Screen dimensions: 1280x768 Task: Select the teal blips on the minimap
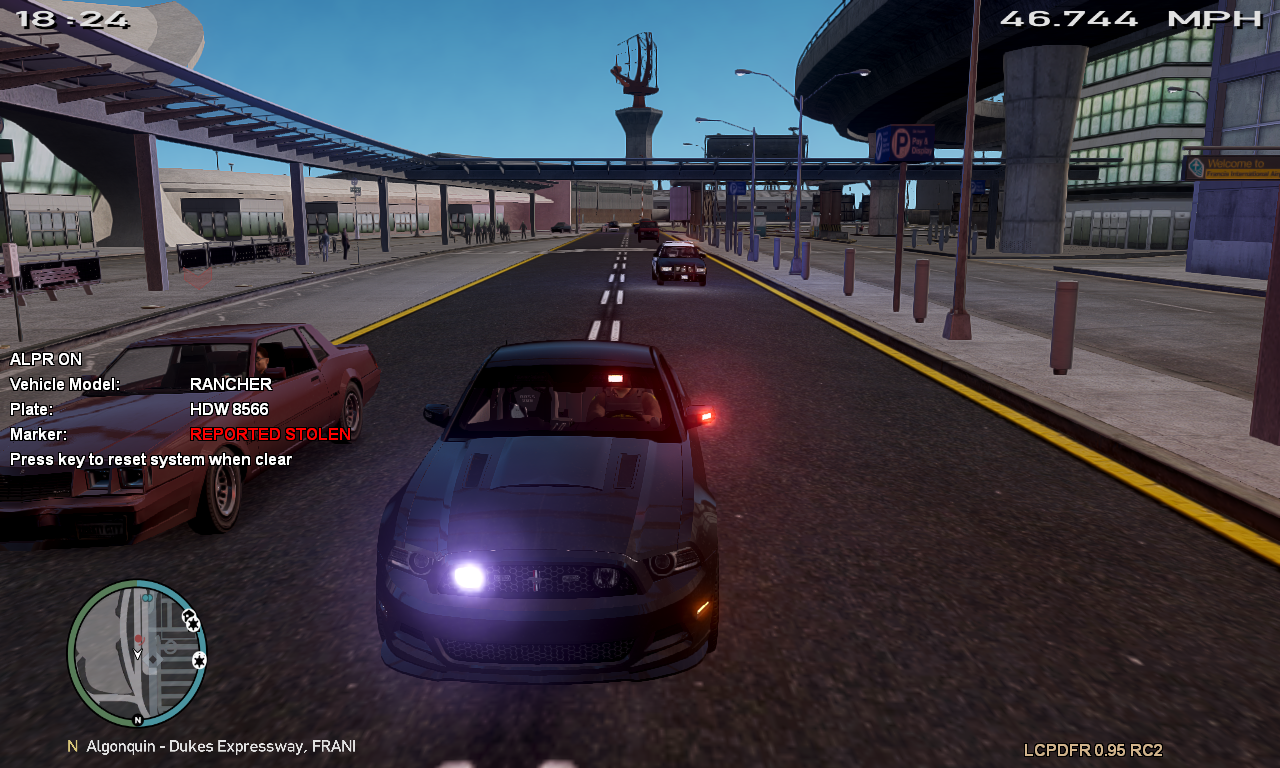(x=148, y=597)
